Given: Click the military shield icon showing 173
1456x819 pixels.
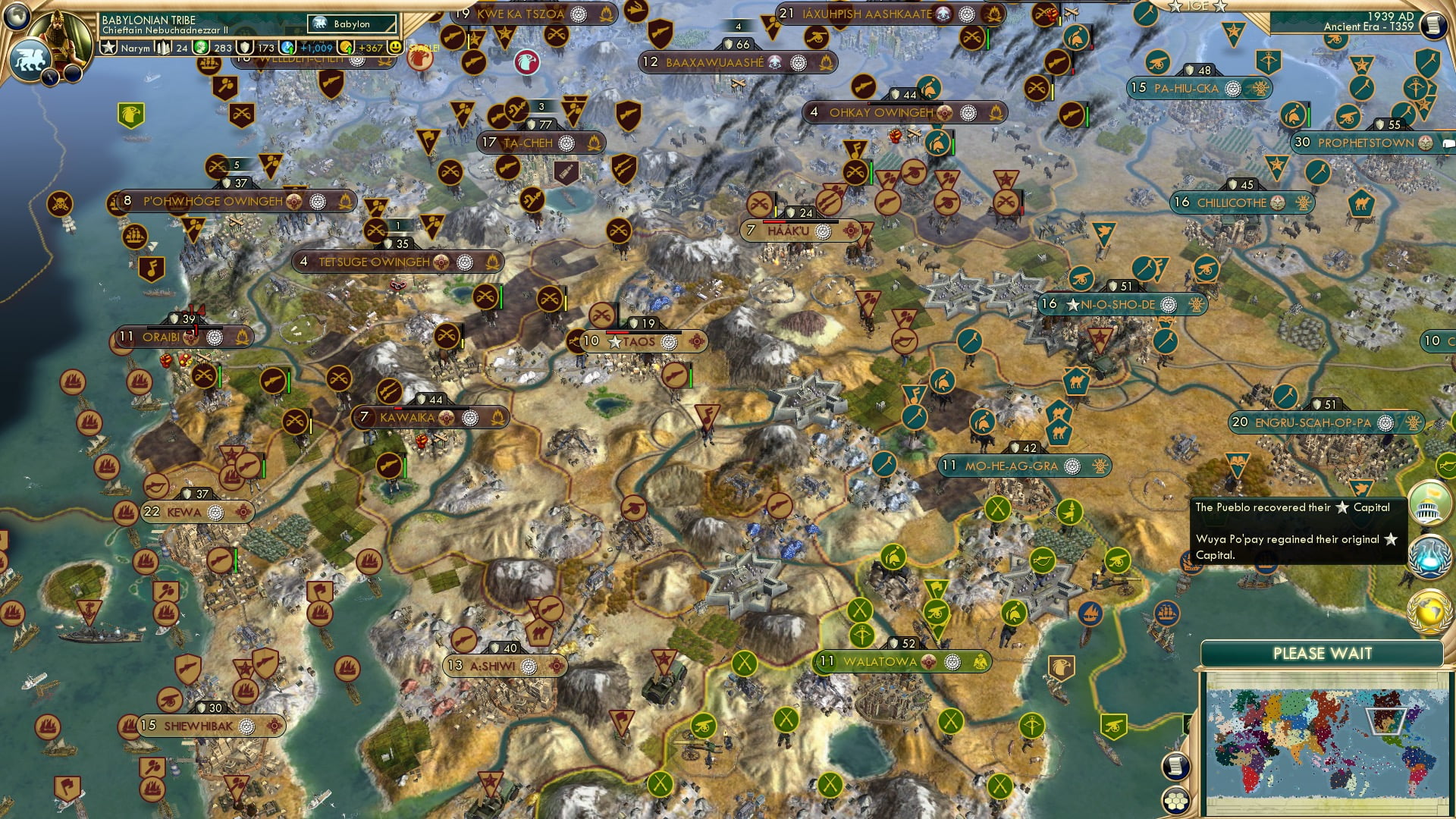Looking at the screenshot, I should 245,48.
